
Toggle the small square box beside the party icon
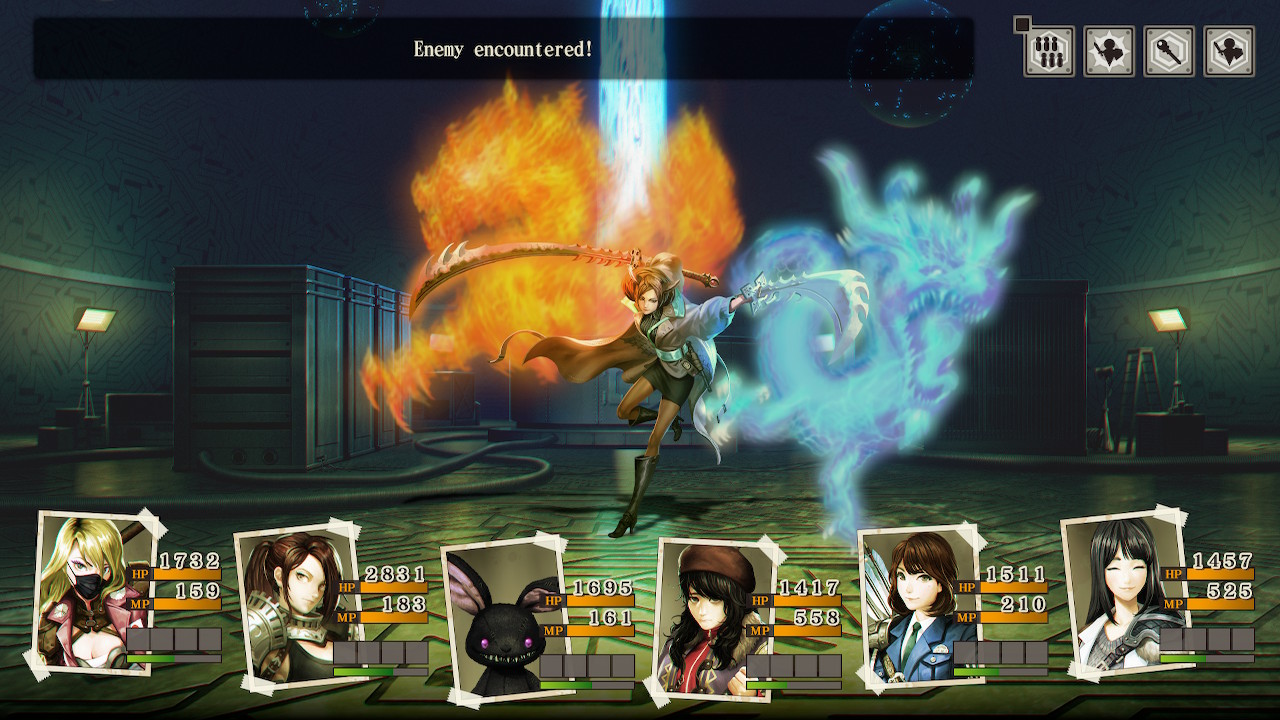(x=1021, y=24)
